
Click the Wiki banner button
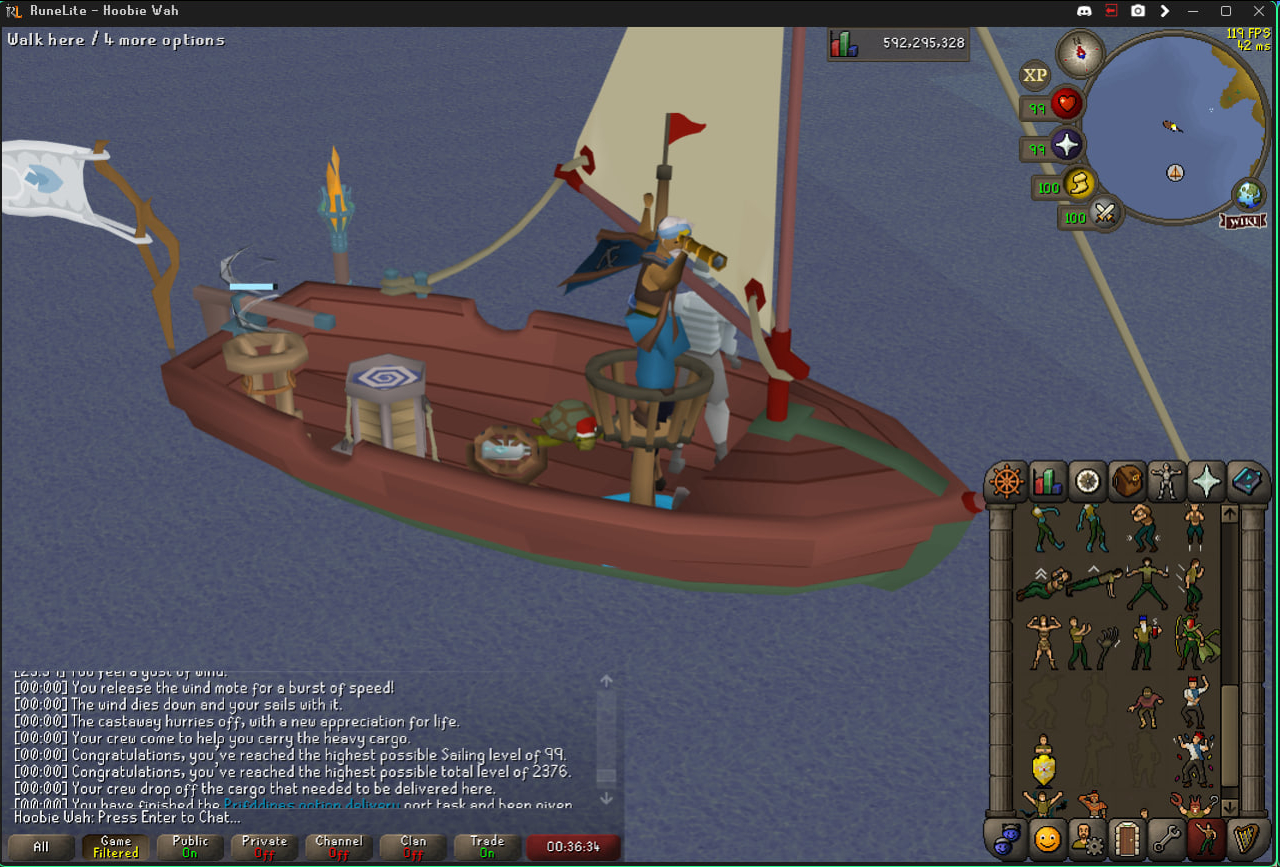[1243, 220]
